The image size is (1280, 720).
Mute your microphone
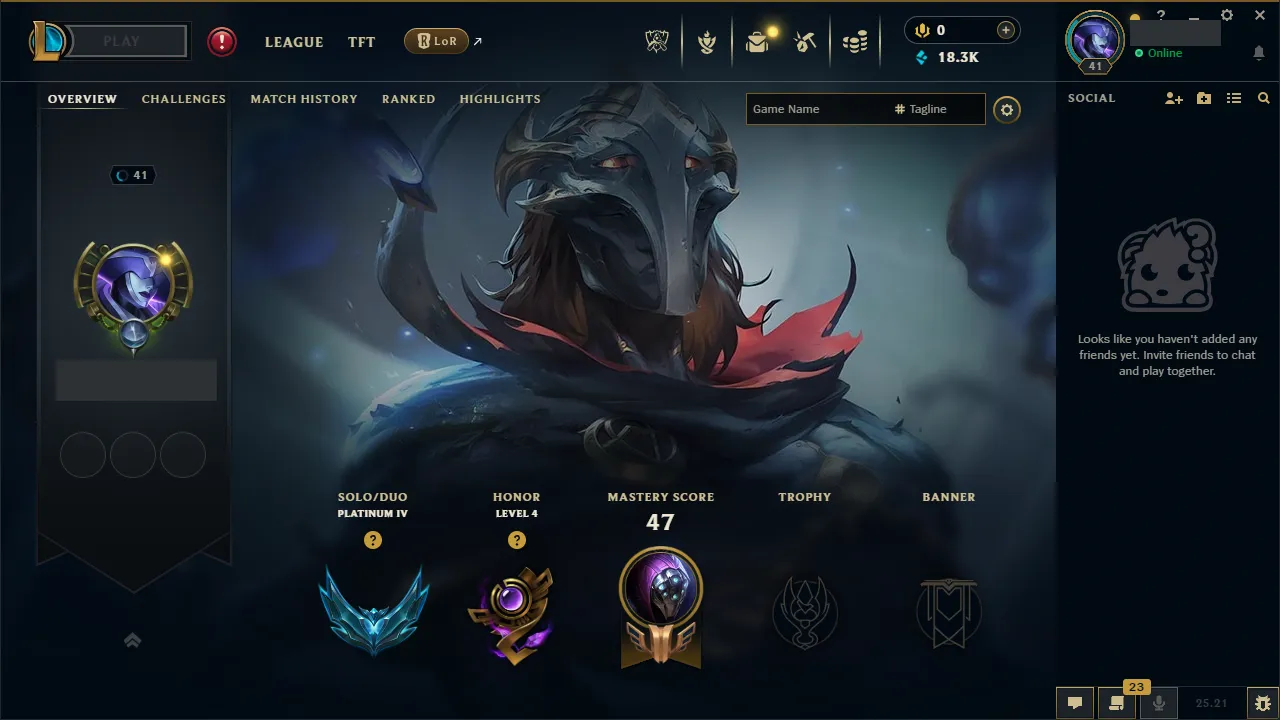coord(1160,702)
